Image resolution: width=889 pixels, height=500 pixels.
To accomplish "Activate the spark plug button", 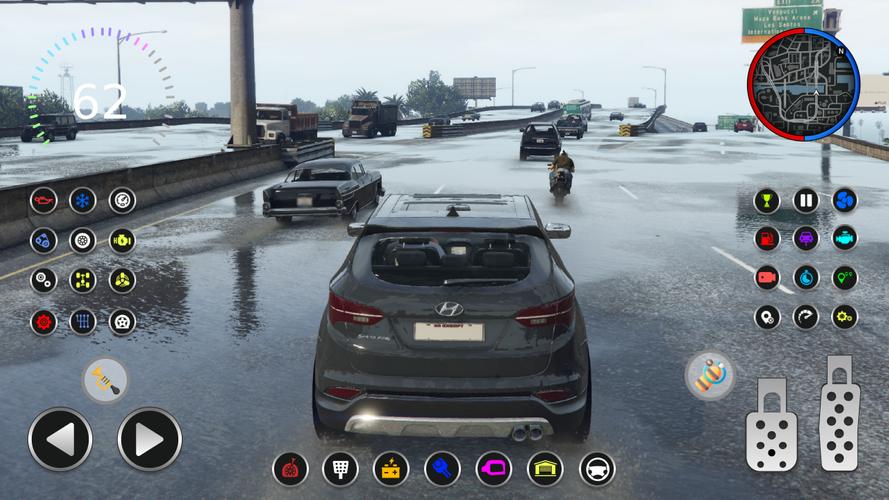I will [105, 380].
